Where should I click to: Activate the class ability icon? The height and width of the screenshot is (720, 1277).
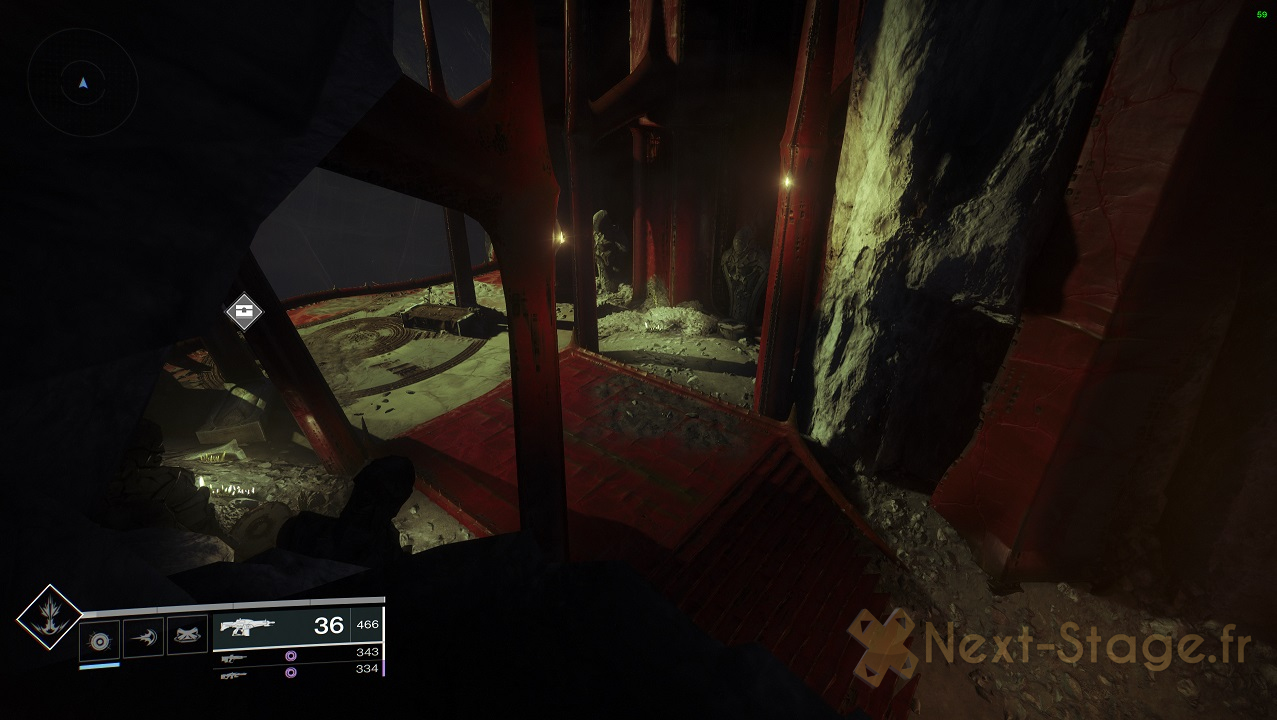[x=187, y=637]
